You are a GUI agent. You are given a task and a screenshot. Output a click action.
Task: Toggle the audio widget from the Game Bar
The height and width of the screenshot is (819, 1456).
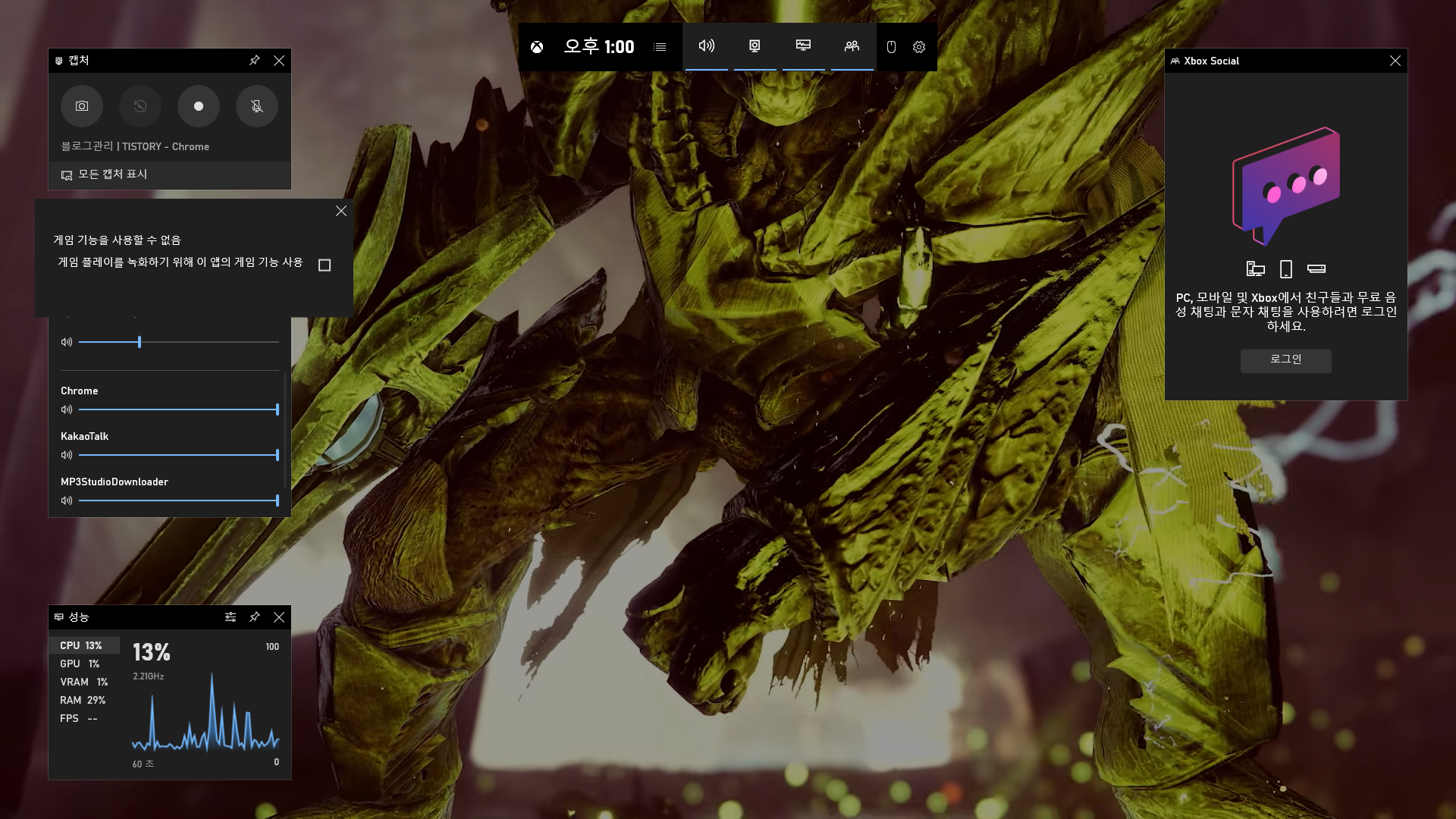[706, 46]
